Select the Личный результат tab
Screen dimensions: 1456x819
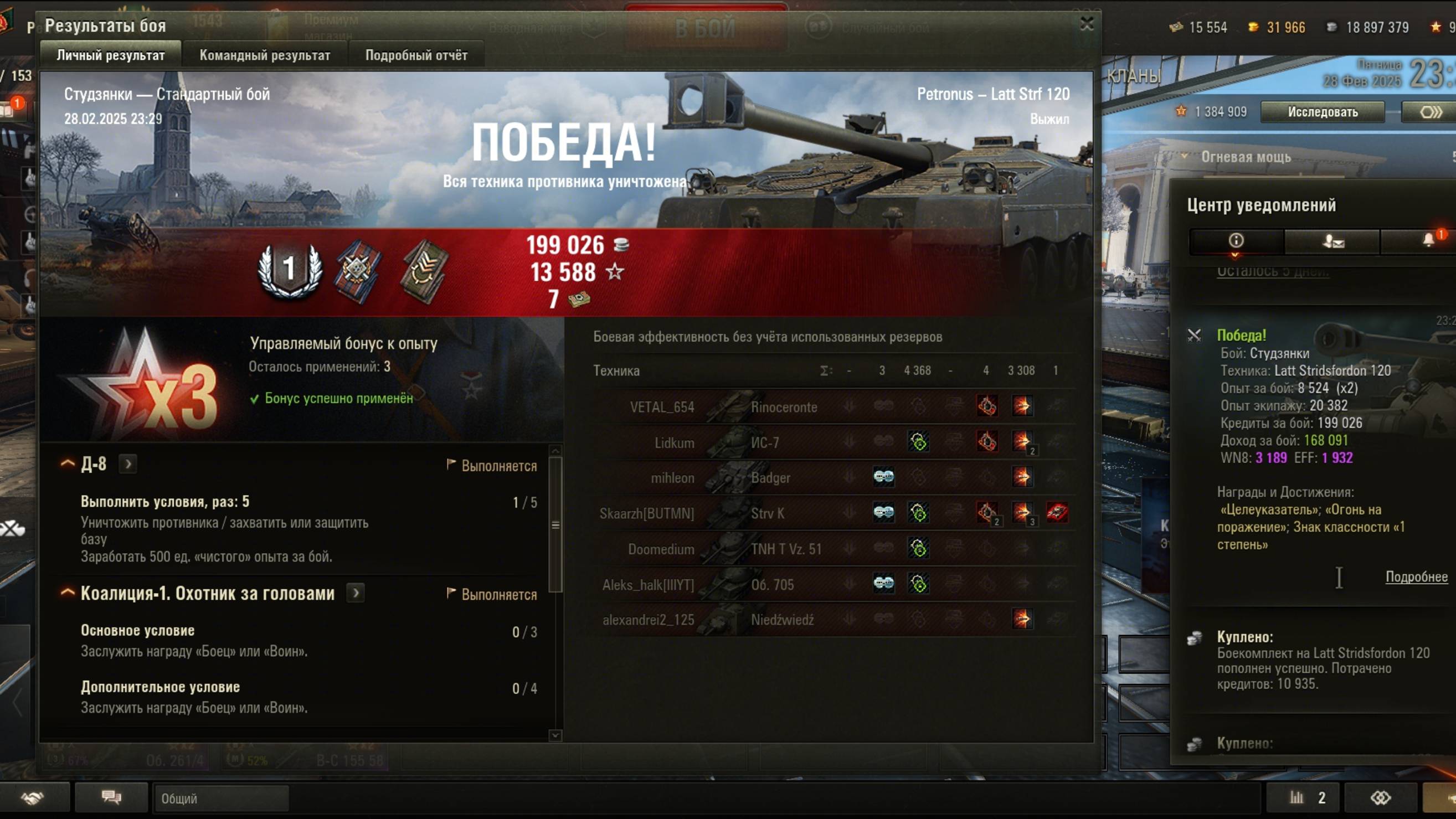tap(111, 55)
